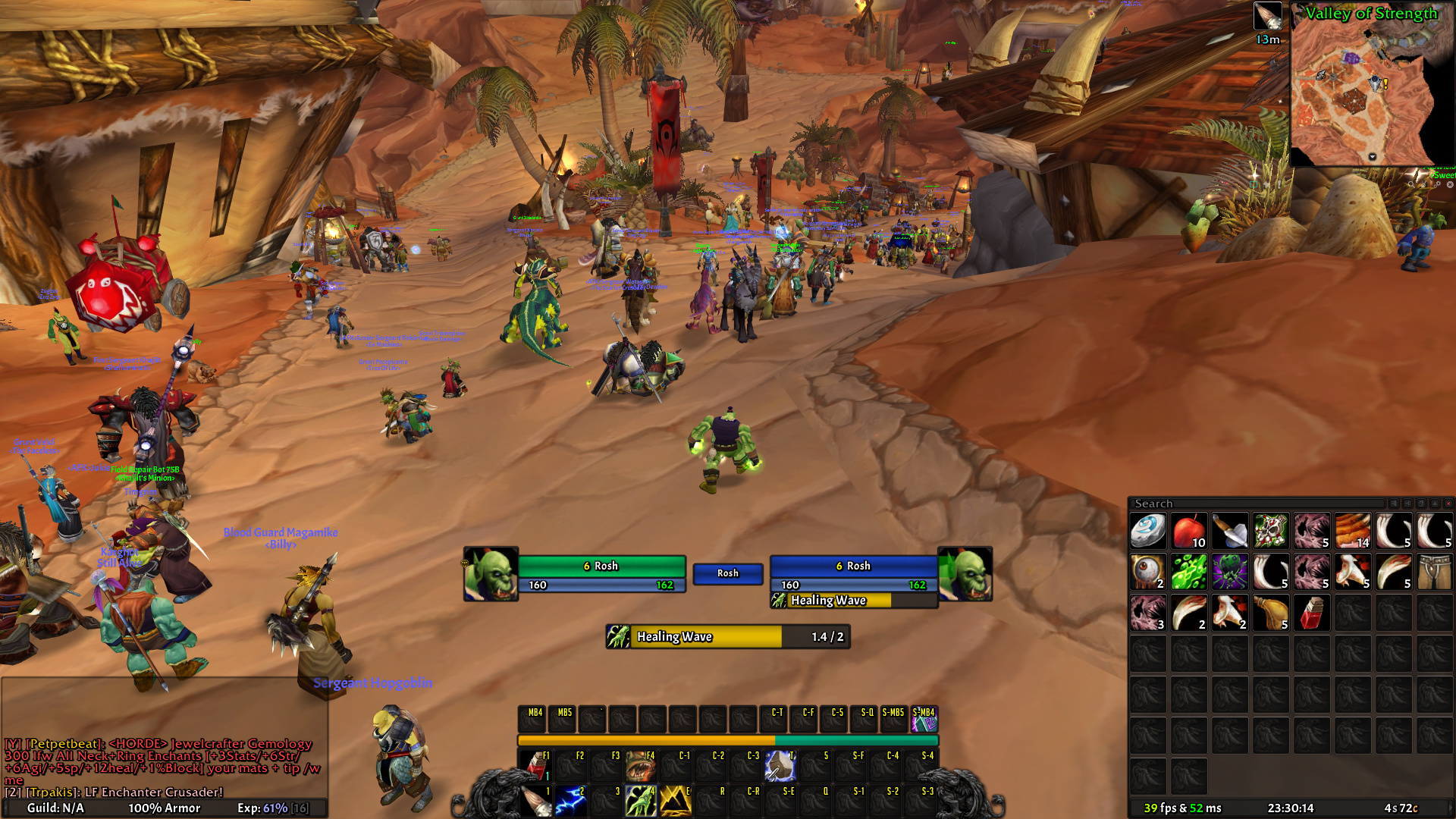Pick the stack of 14 orange strips
The width and height of the screenshot is (1456, 819).
pos(1353,531)
